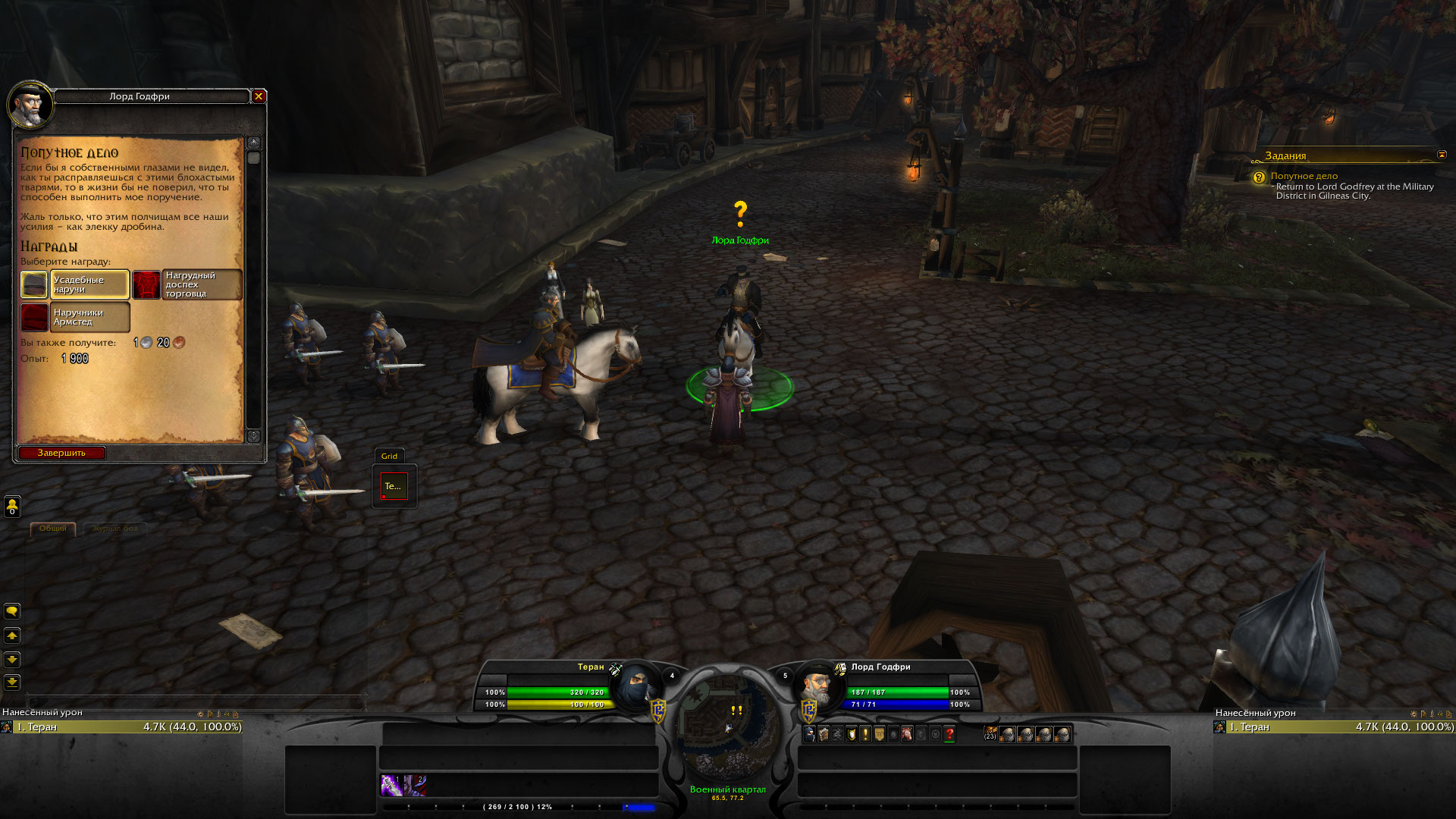This screenshot has width=1456, height=819.
Task: Open the Журнал боя chat tab
Action: [115, 529]
